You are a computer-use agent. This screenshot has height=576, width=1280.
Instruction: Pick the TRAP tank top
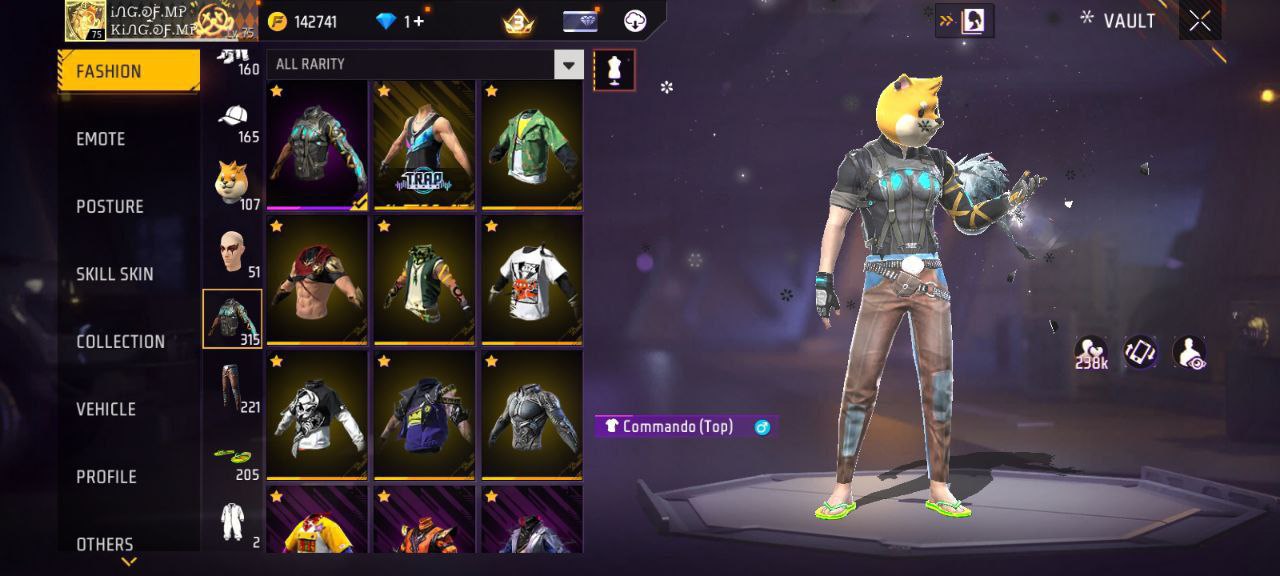point(424,146)
